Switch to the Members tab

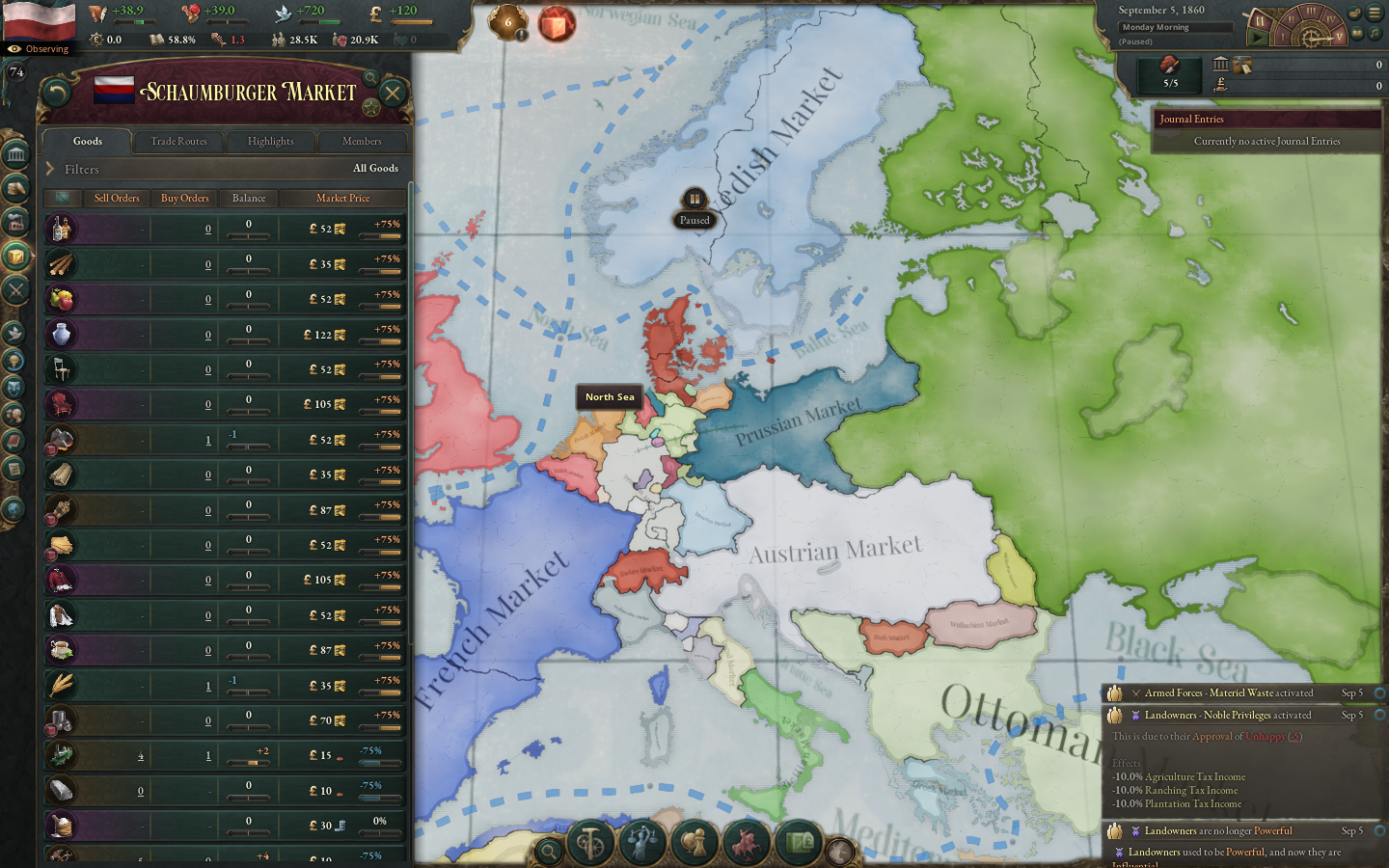coord(361,141)
